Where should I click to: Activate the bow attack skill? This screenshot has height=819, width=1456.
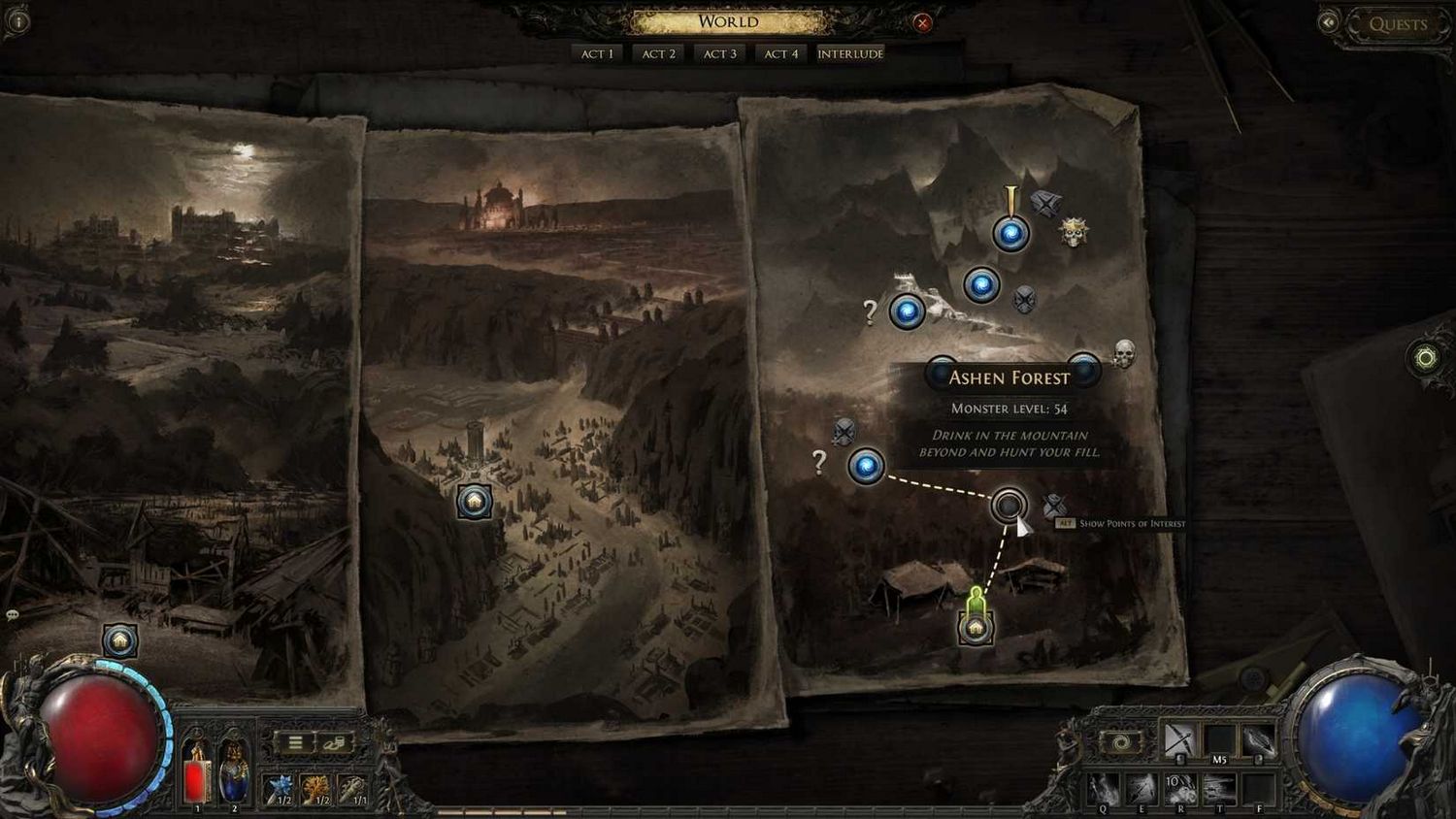1179,740
